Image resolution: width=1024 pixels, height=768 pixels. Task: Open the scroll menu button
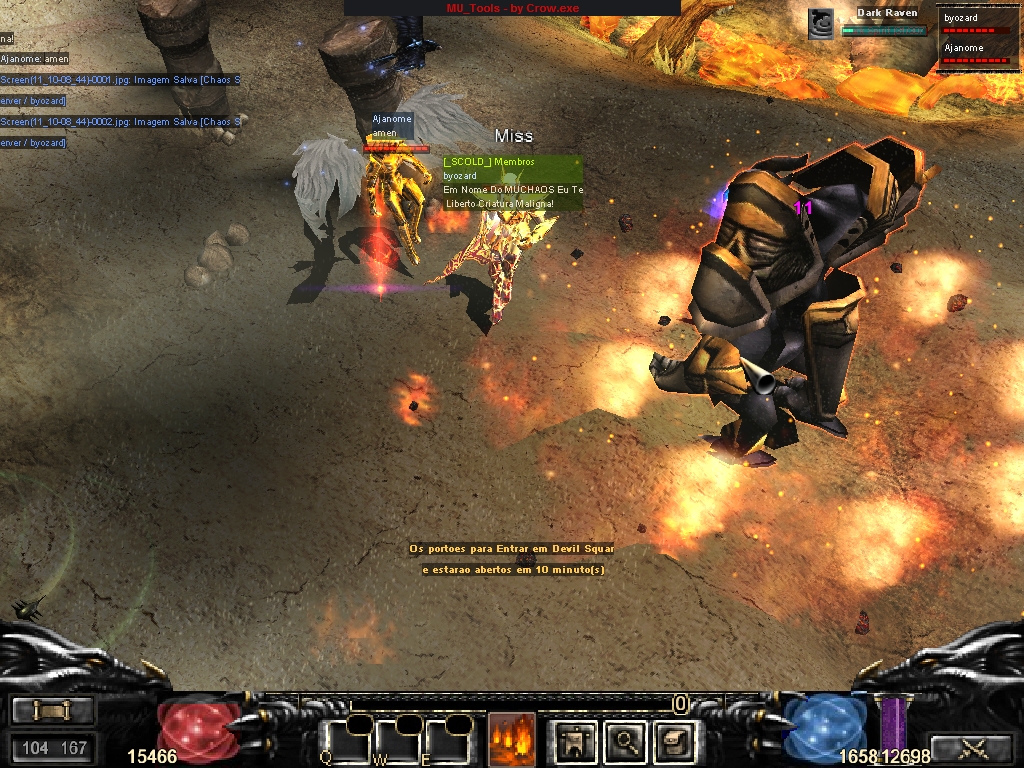point(52,710)
